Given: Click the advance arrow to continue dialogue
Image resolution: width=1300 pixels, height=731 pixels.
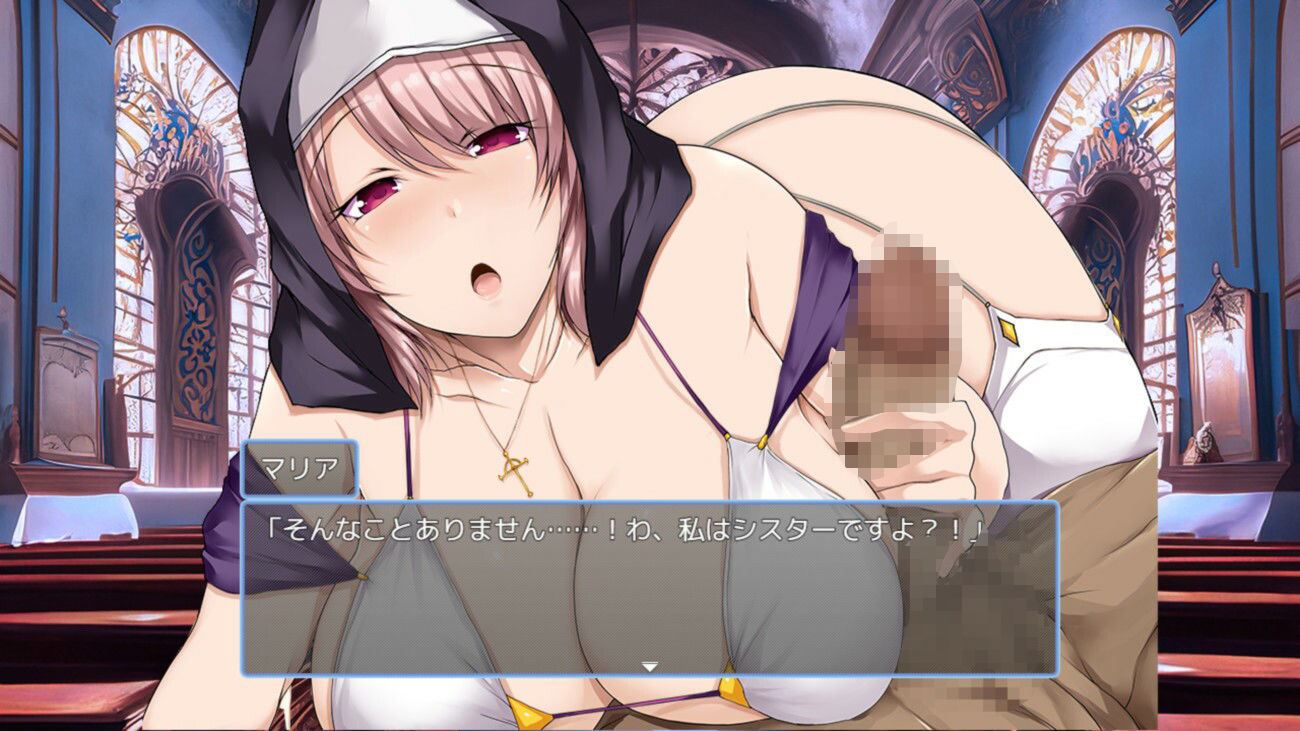Looking at the screenshot, I should tap(652, 662).
